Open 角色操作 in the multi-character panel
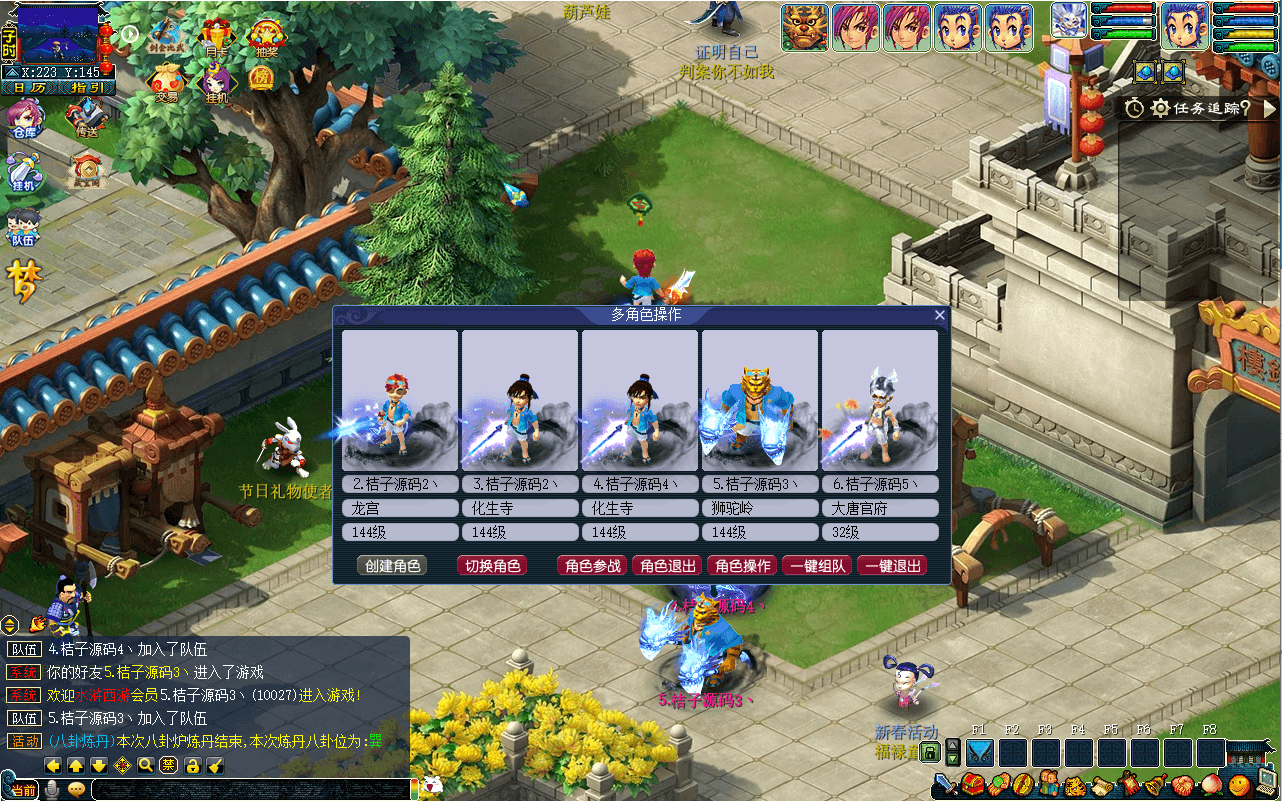 coord(742,566)
